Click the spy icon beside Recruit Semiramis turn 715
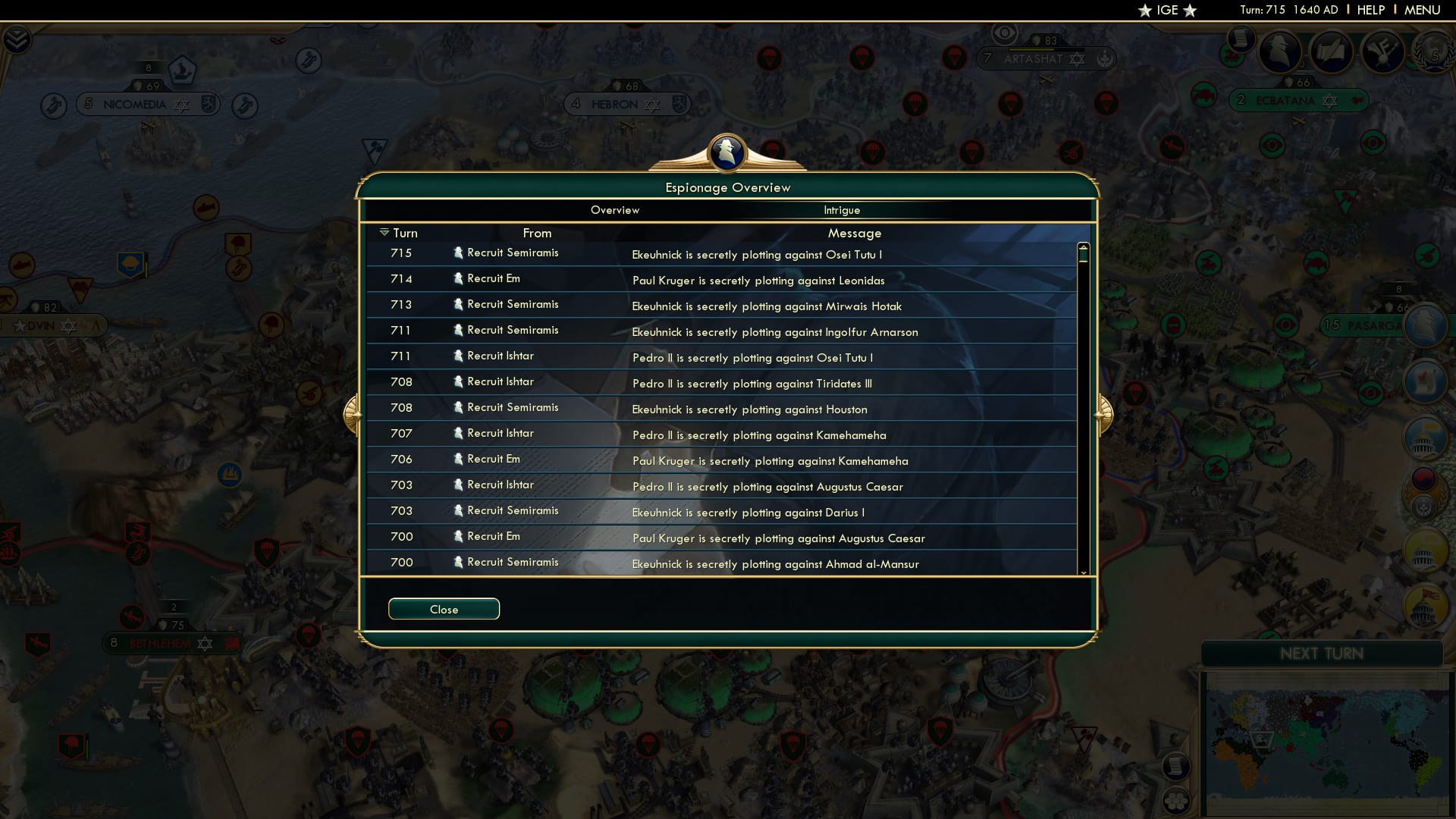The image size is (1456, 819). coord(460,253)
